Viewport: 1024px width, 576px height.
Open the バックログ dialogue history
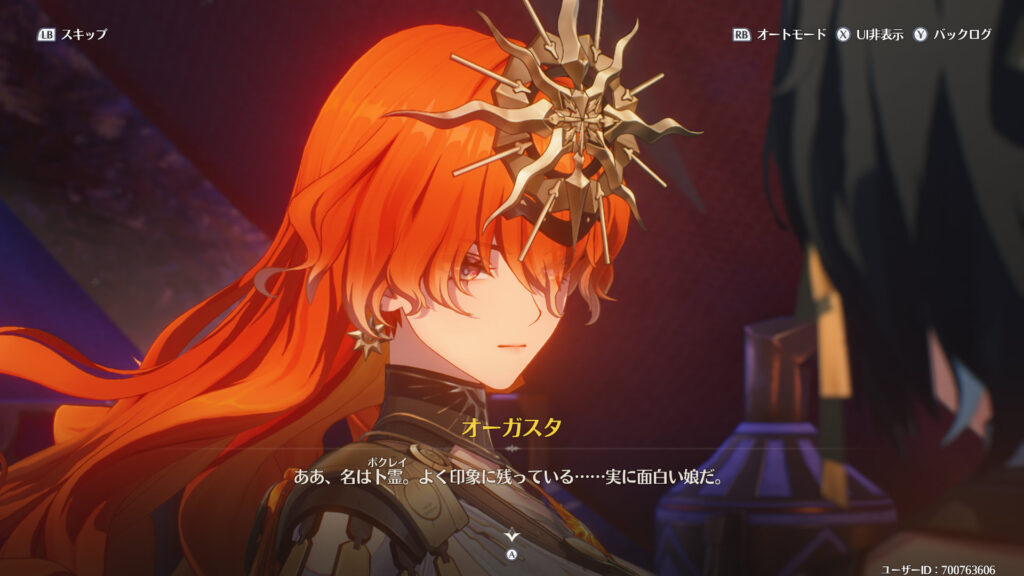(953, 34)
